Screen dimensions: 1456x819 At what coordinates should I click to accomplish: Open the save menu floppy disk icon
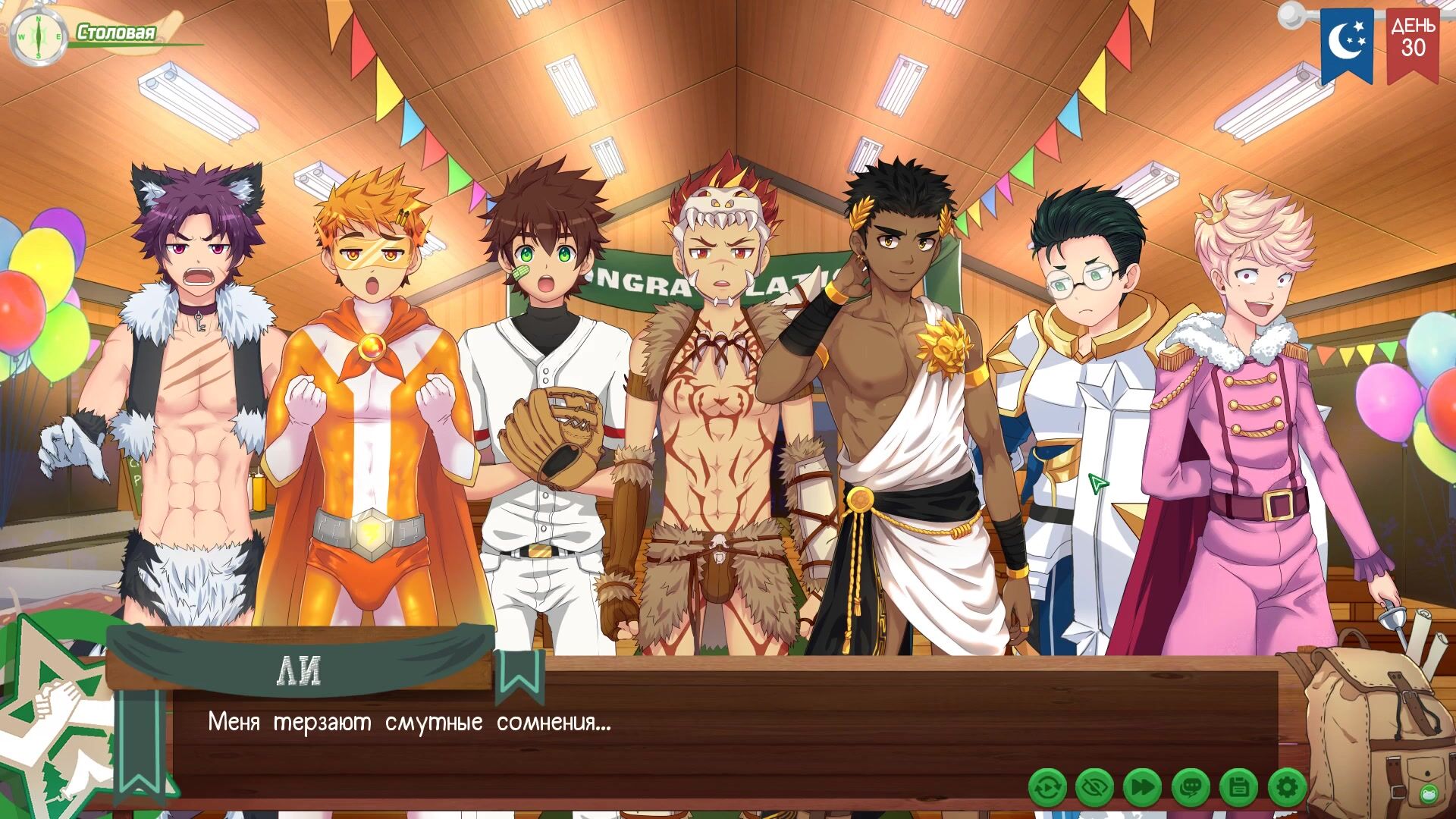[x=1238, y=788]
